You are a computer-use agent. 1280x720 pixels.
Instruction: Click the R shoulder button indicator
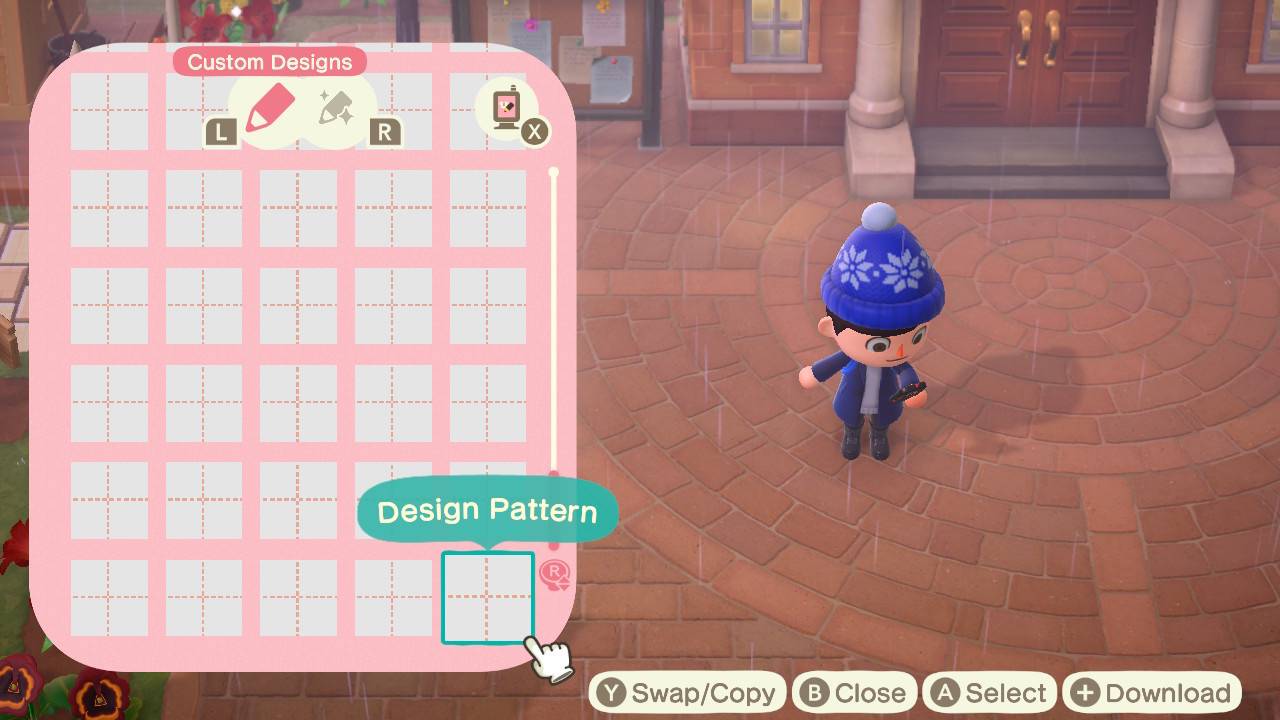(x=384, y=130)
